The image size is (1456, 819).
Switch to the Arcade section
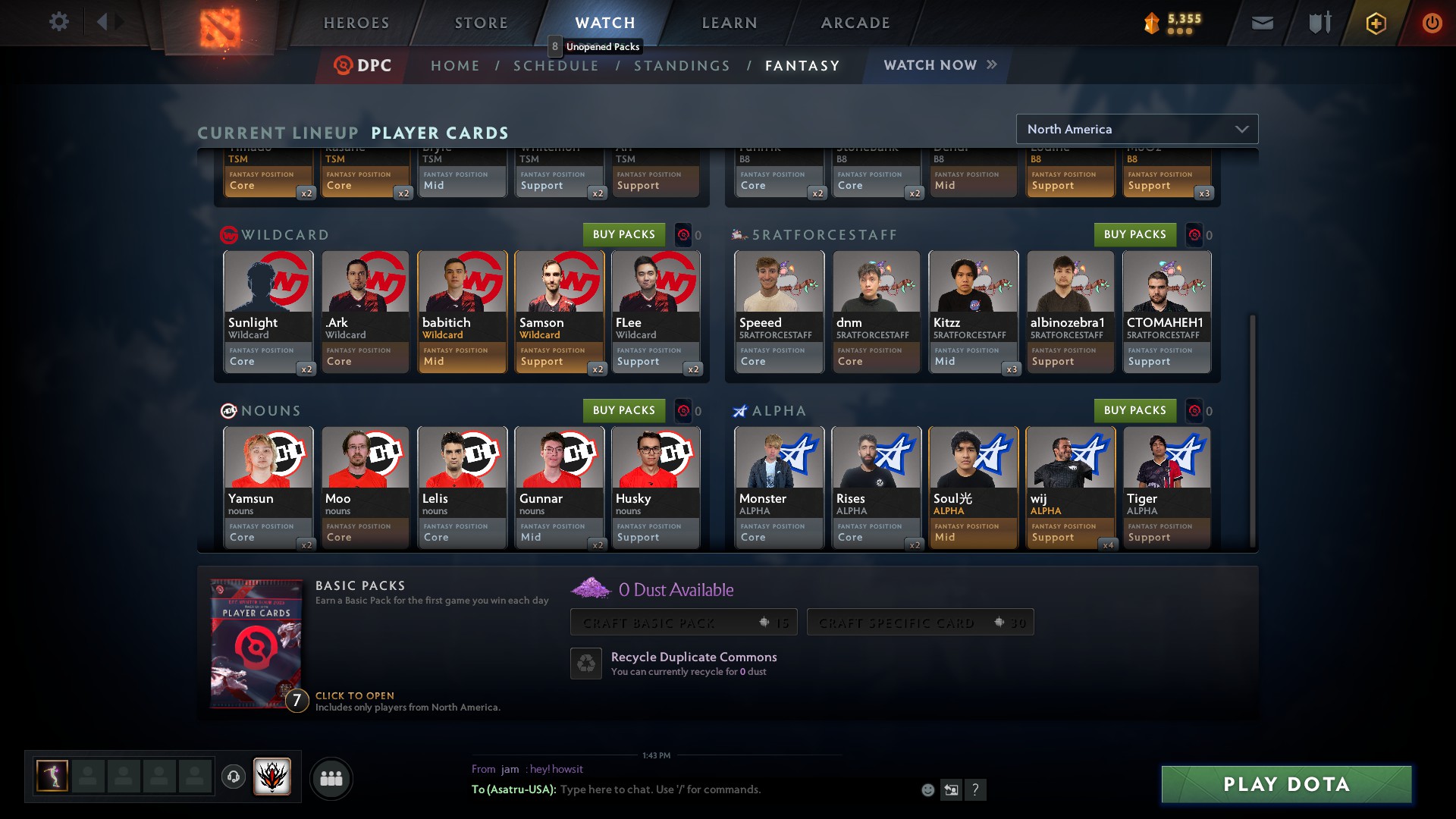point(855,23)
